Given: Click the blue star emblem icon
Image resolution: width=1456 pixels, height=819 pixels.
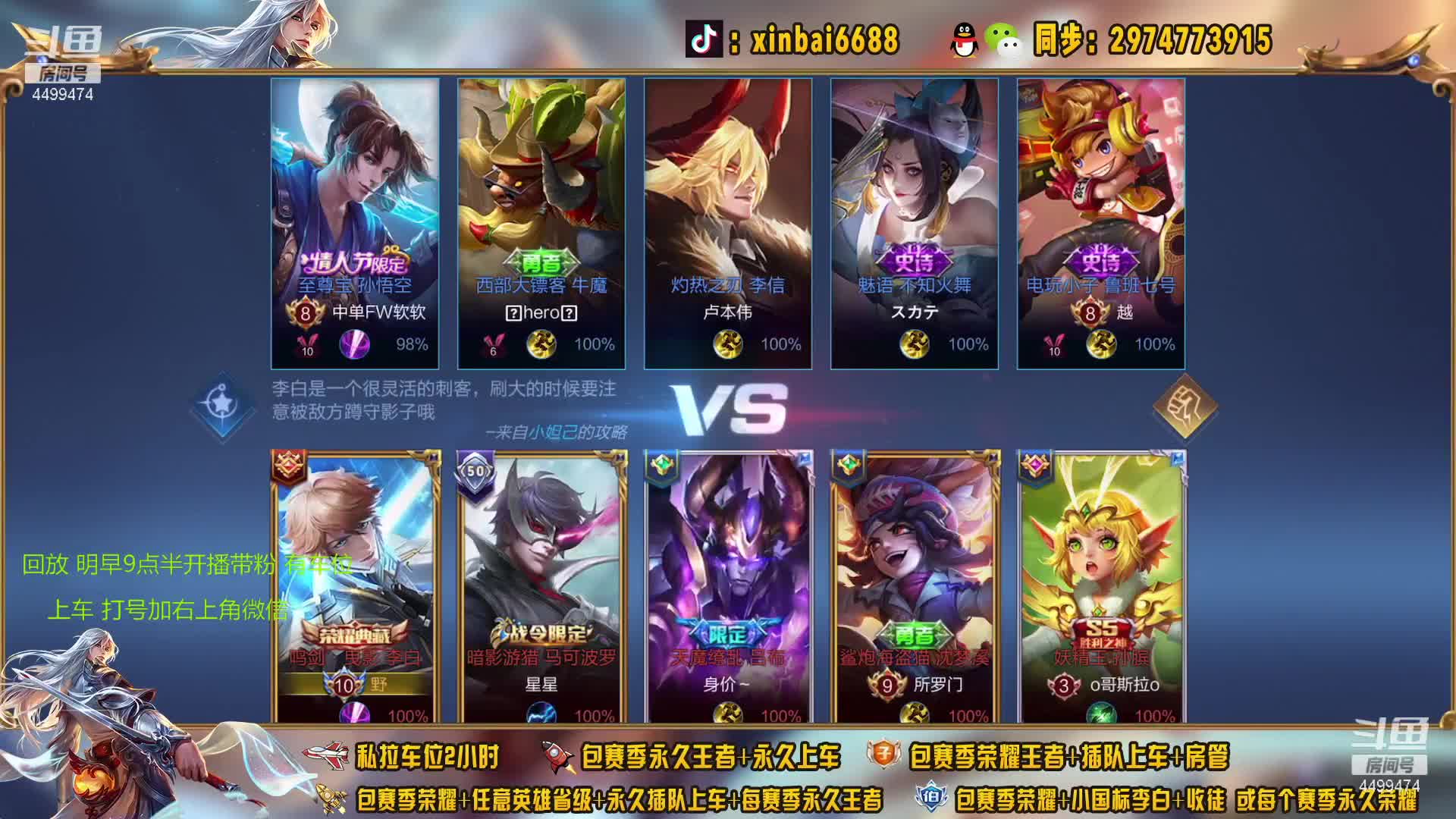Looking at the screenshot, I should tap(221, 406).
